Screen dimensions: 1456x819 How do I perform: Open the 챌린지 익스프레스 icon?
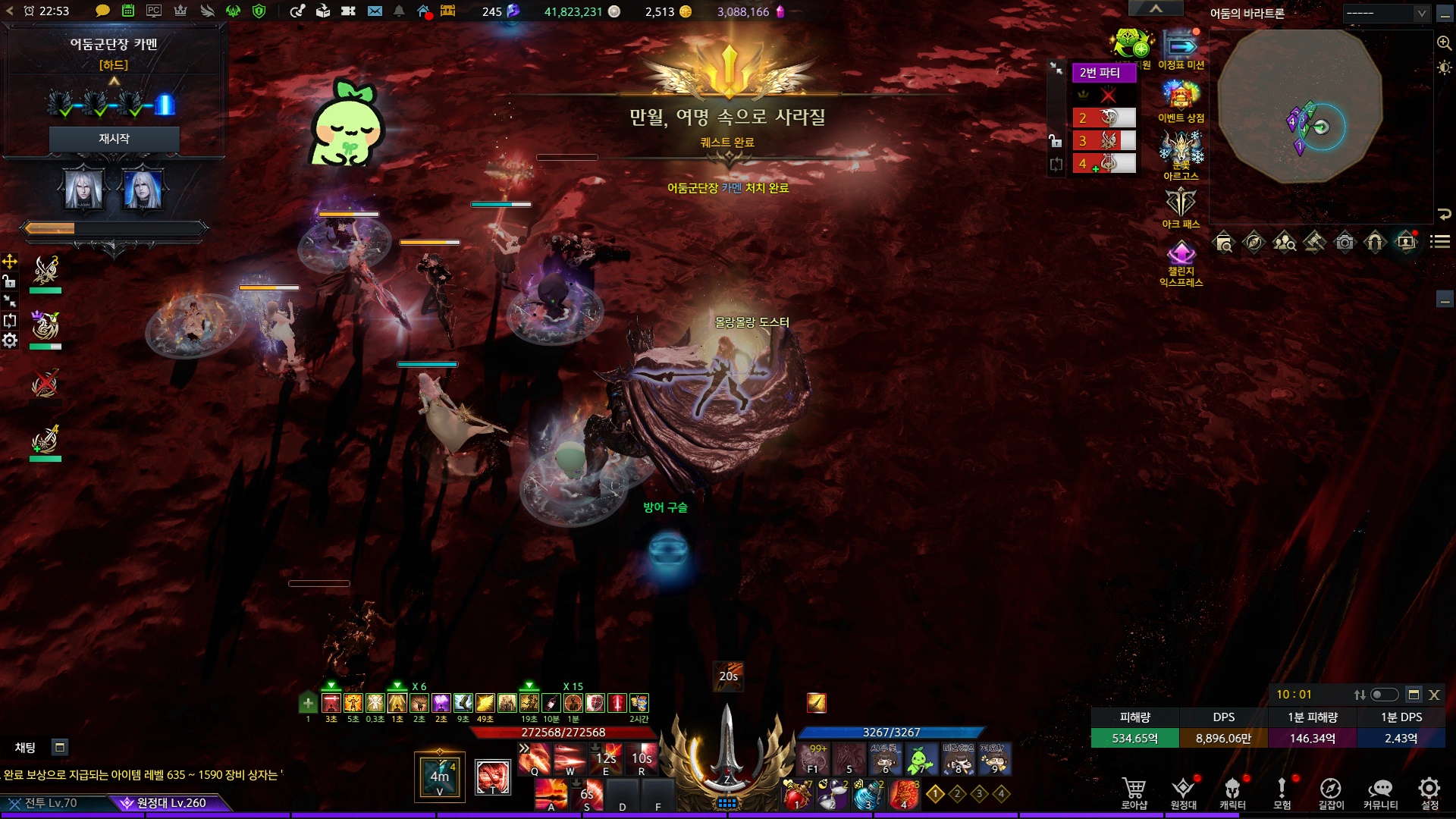point(1181,263)
